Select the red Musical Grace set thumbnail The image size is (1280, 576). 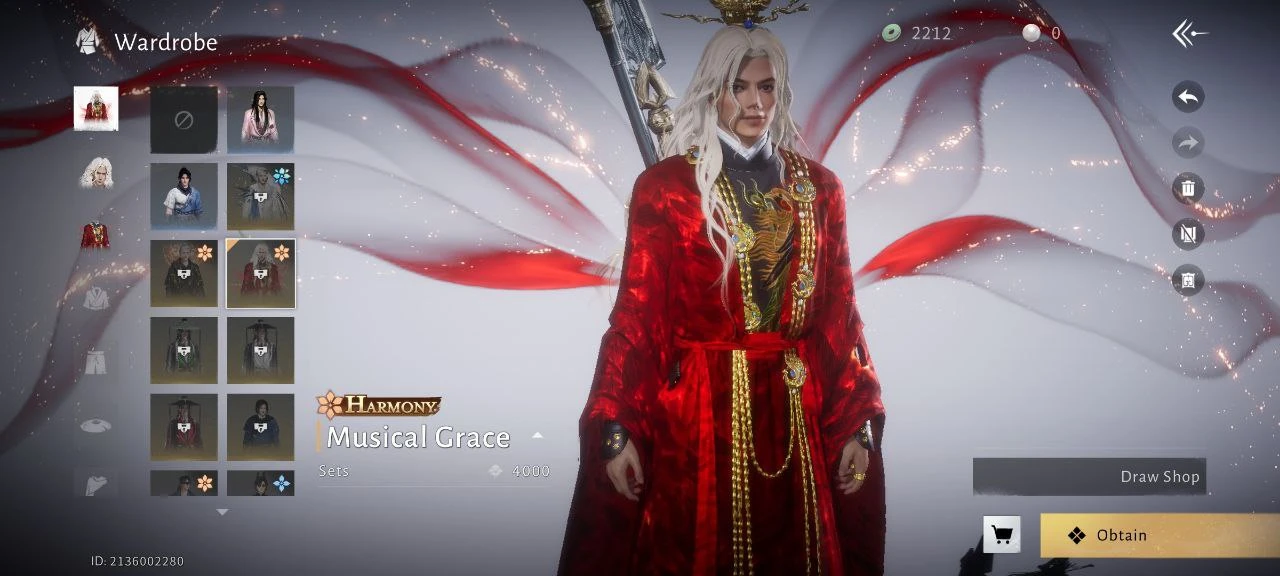(x=260, y=273)
